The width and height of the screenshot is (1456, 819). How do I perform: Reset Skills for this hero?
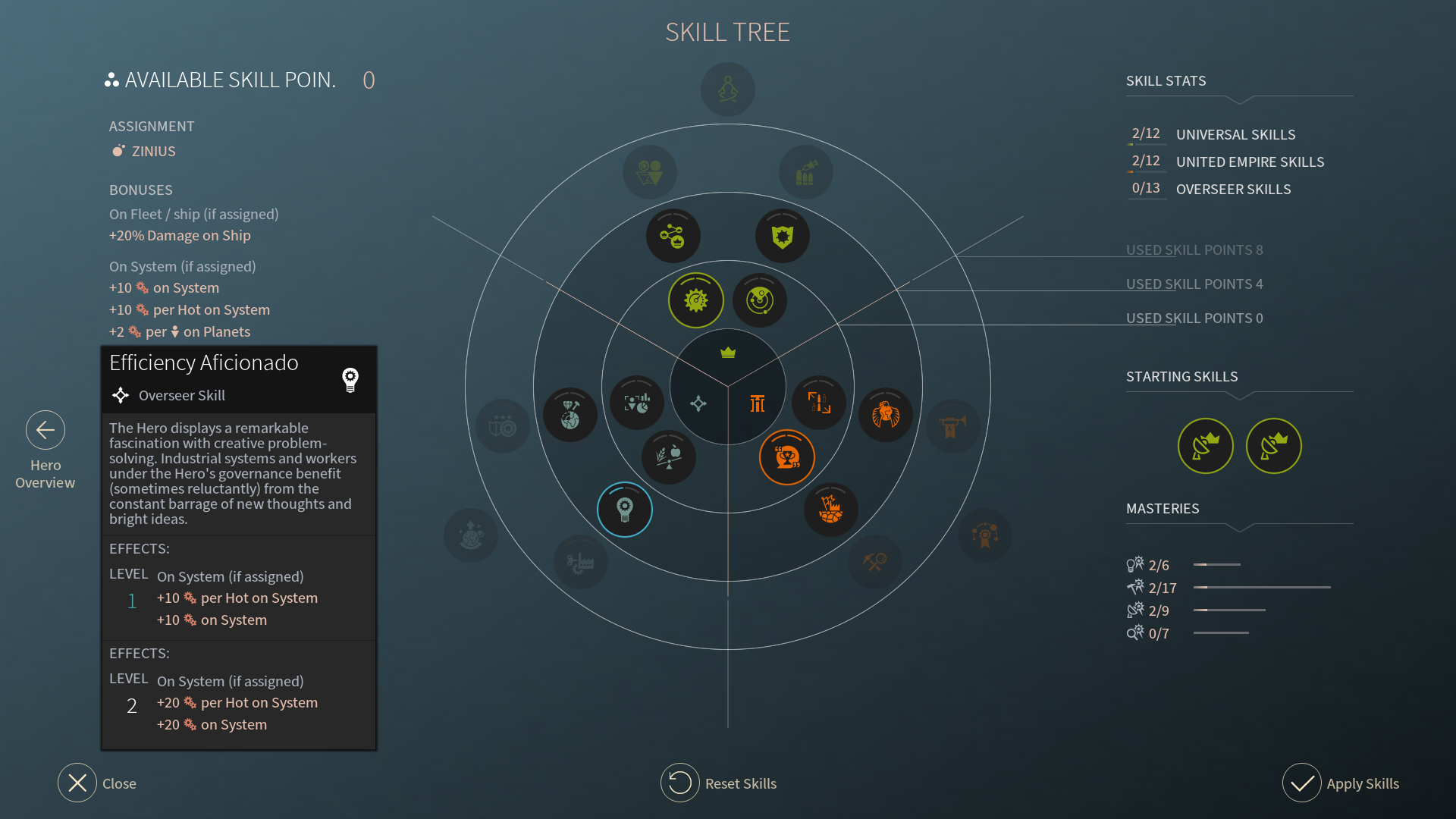click(680, 783)
